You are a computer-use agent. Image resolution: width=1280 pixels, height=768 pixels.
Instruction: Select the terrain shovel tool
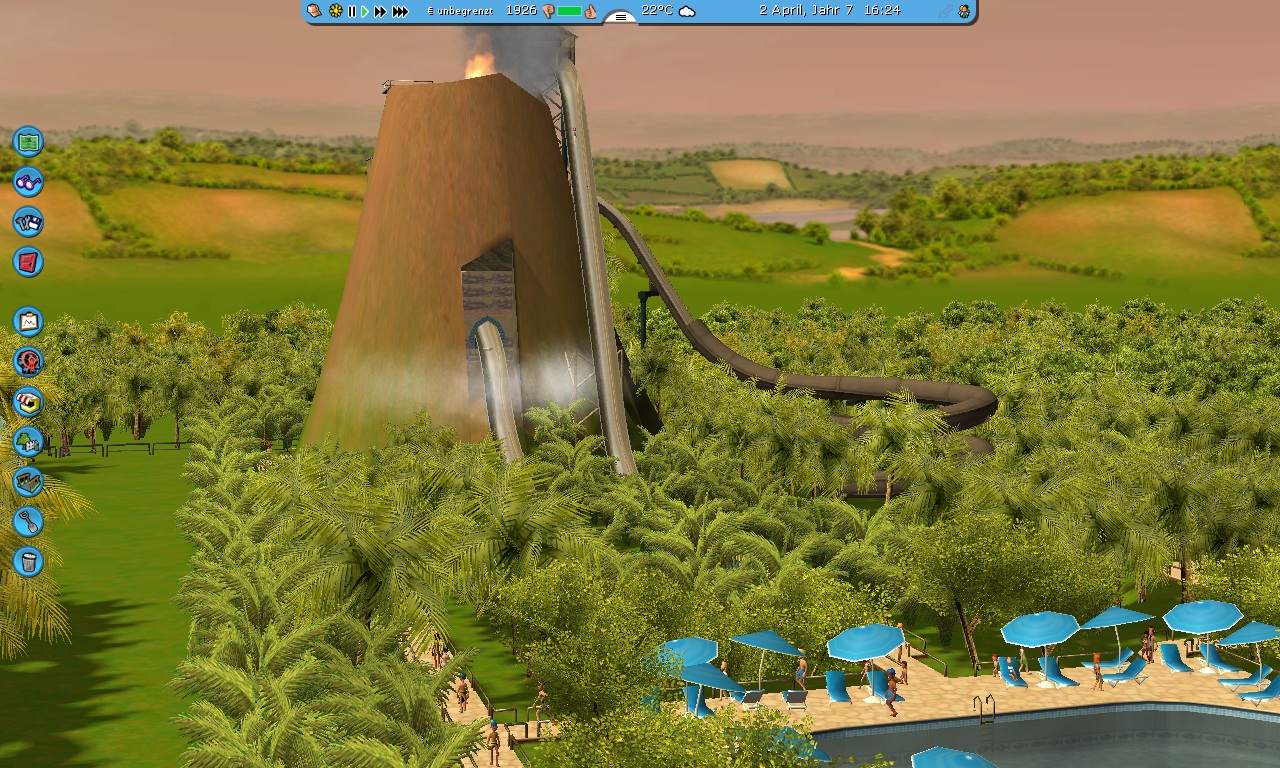[x=28, y=521]
